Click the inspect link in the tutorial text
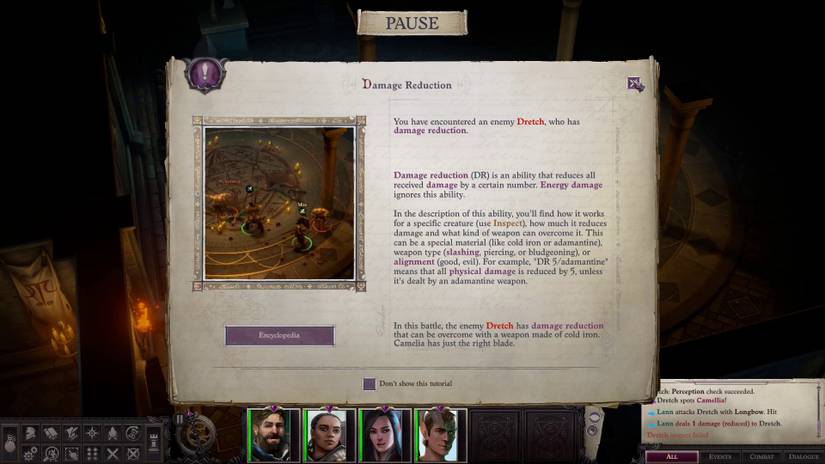The image size is (825, 464). point(507,223)
